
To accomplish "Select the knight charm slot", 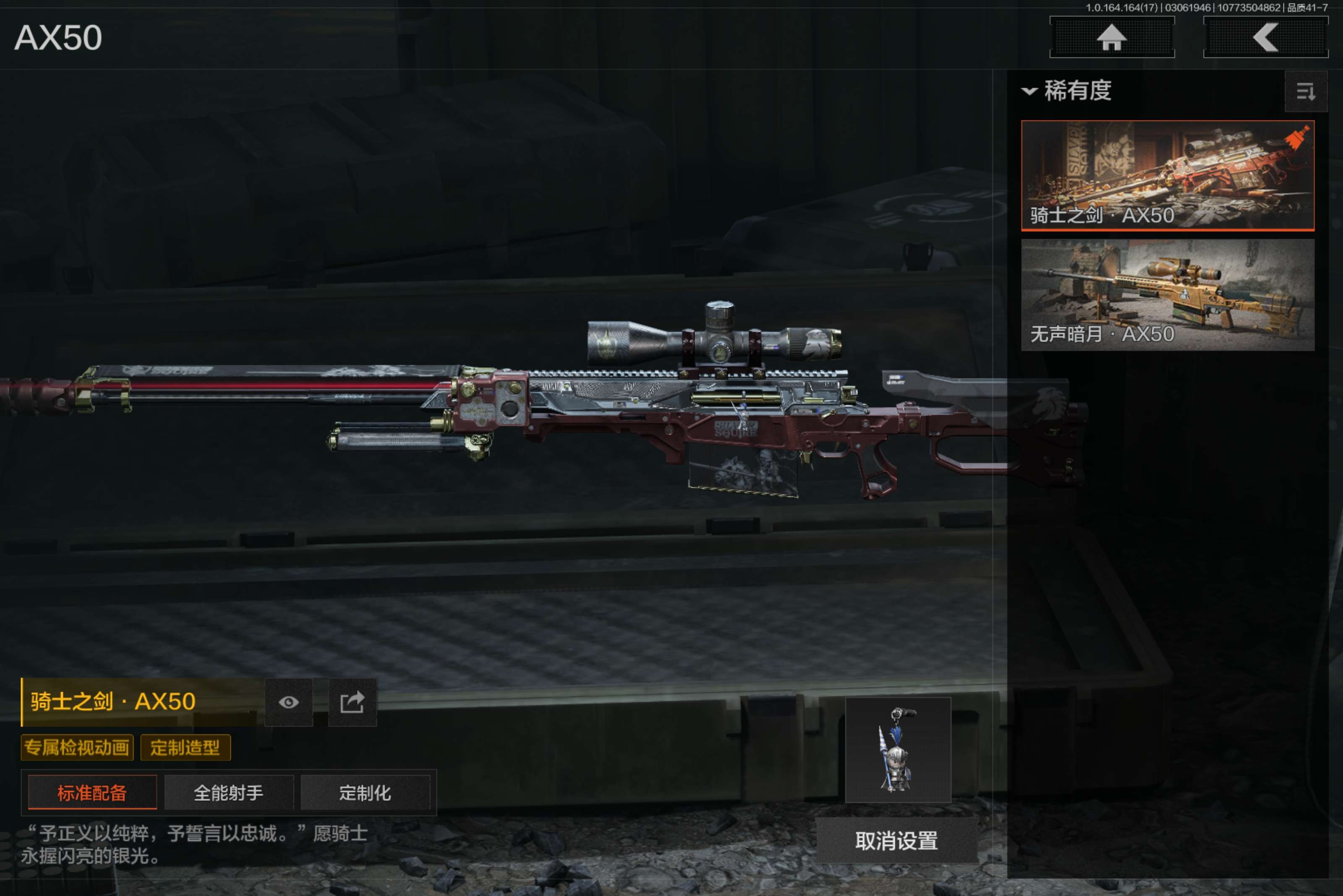I will 898,750.
